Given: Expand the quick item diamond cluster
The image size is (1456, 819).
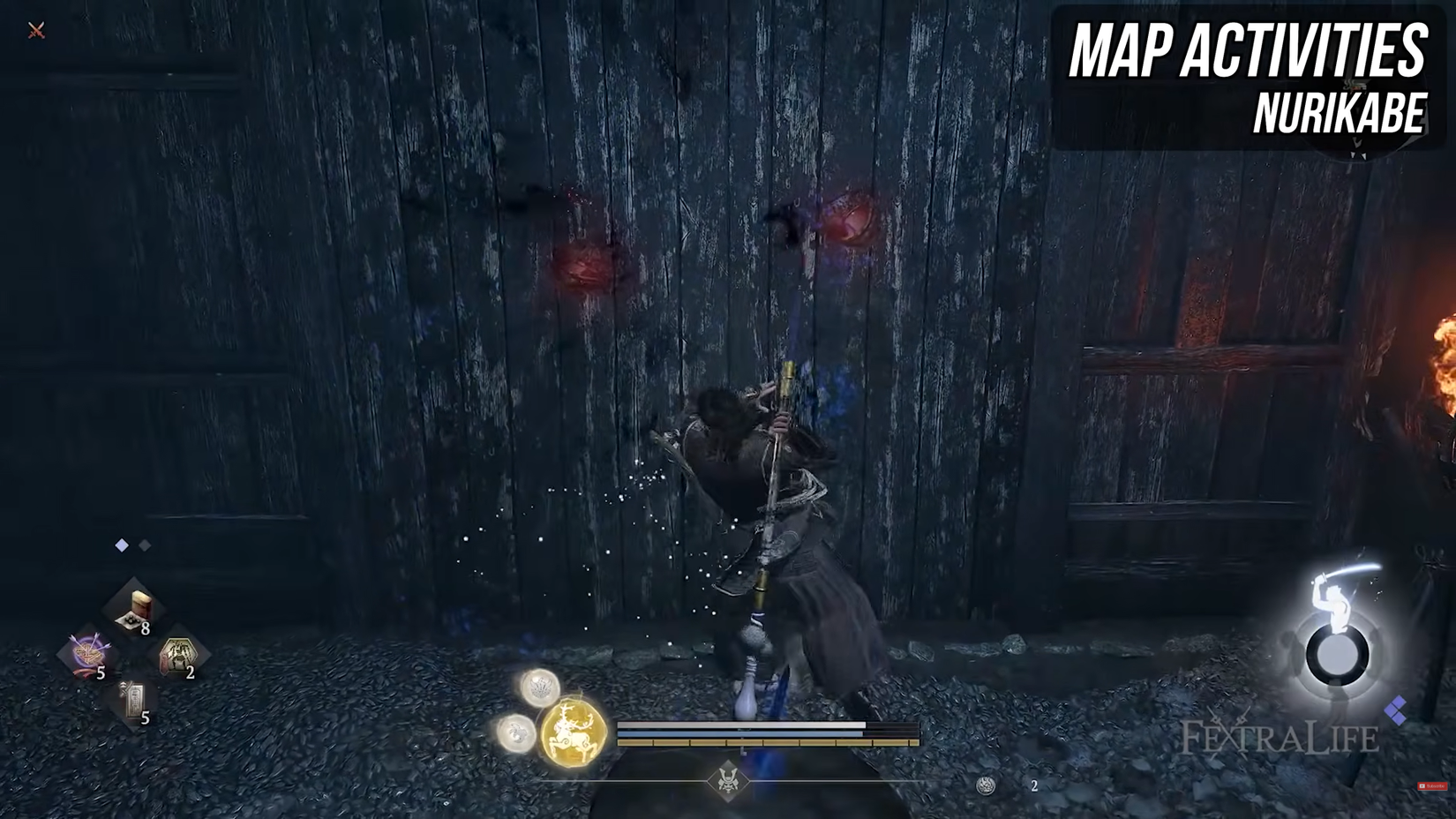Looking at the screenshot, I should 132,653.
